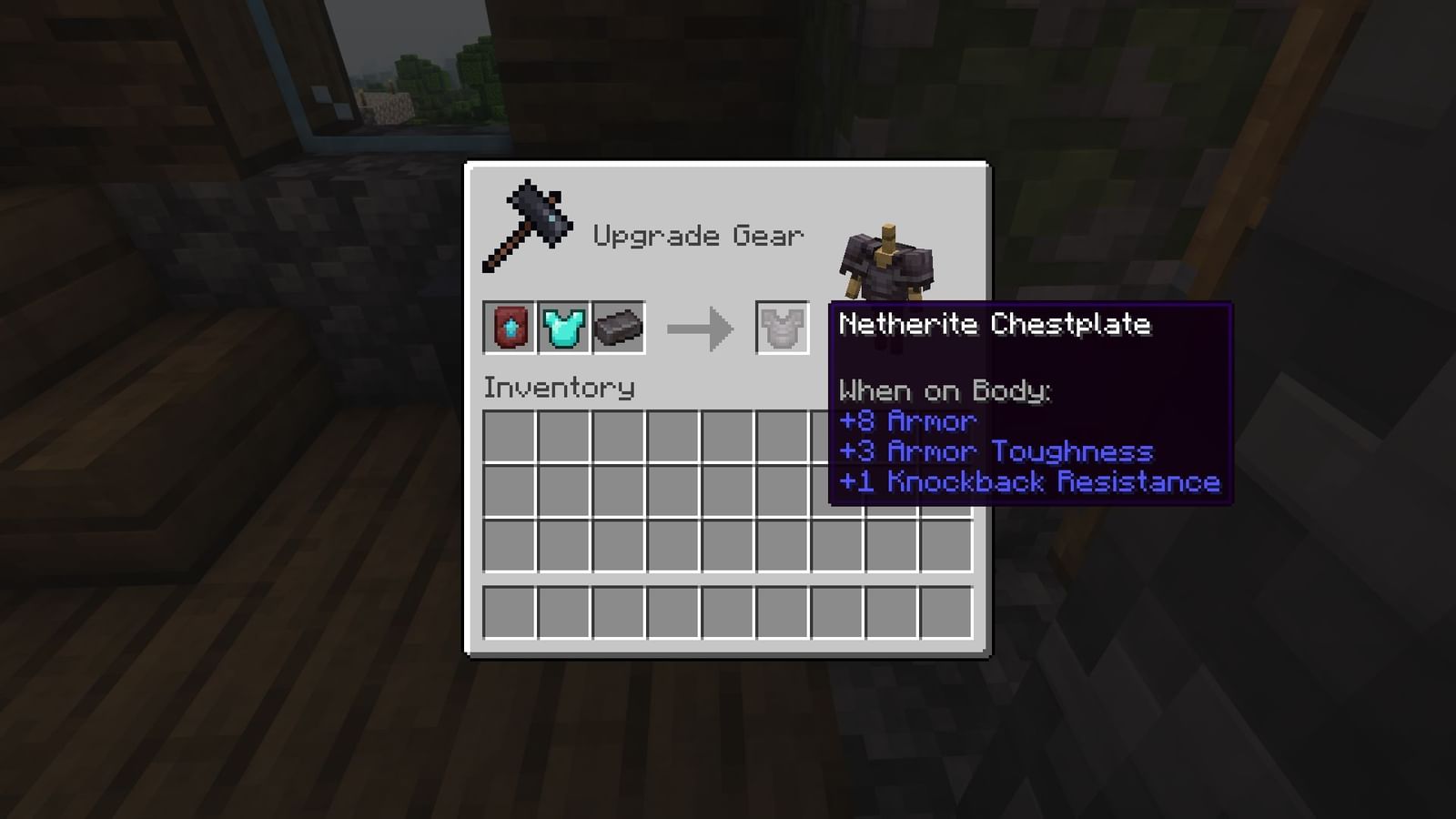Click the +1 Knockback Resistance stat text
This screenshot has width=1456, height=819.
tap(1030, 481)
